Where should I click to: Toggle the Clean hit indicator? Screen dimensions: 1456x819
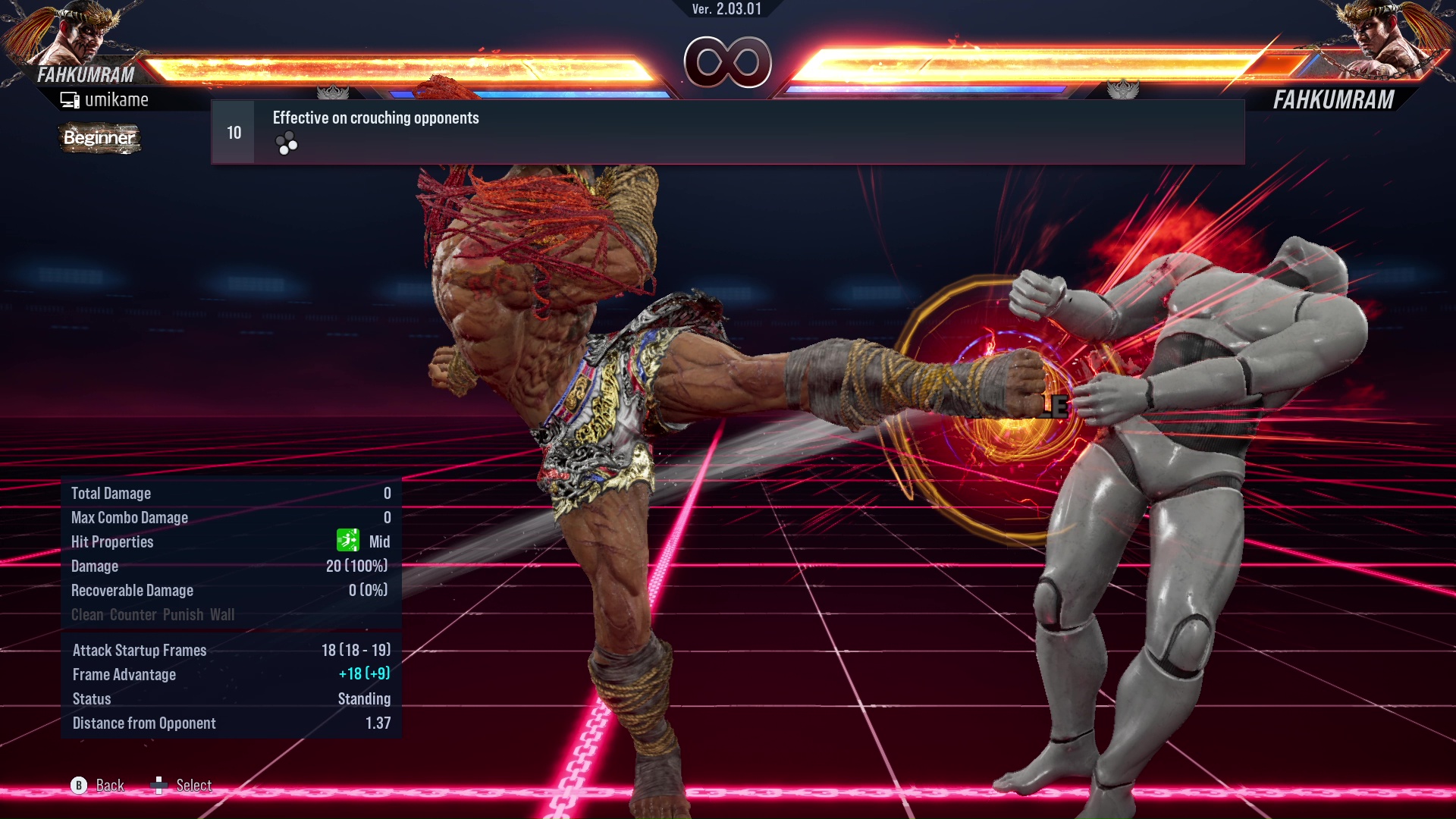[x=86, y=615]
